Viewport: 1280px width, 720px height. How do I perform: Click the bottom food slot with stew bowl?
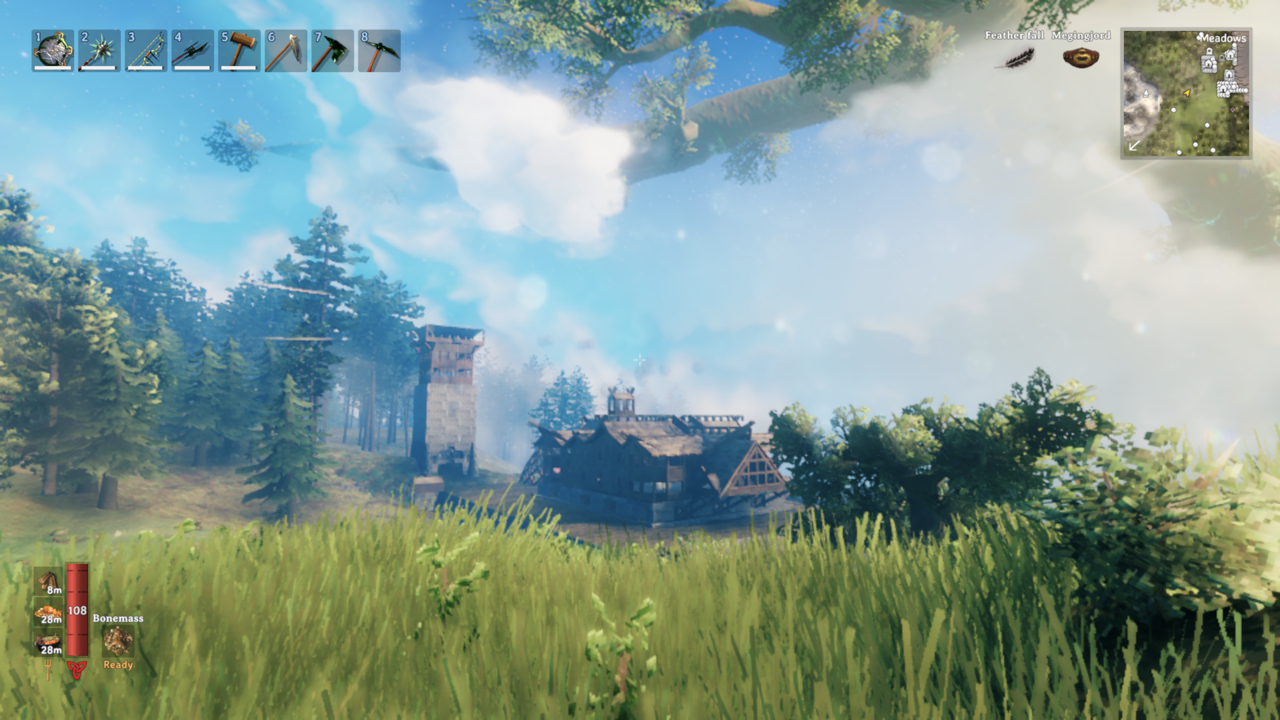point(48,642)
